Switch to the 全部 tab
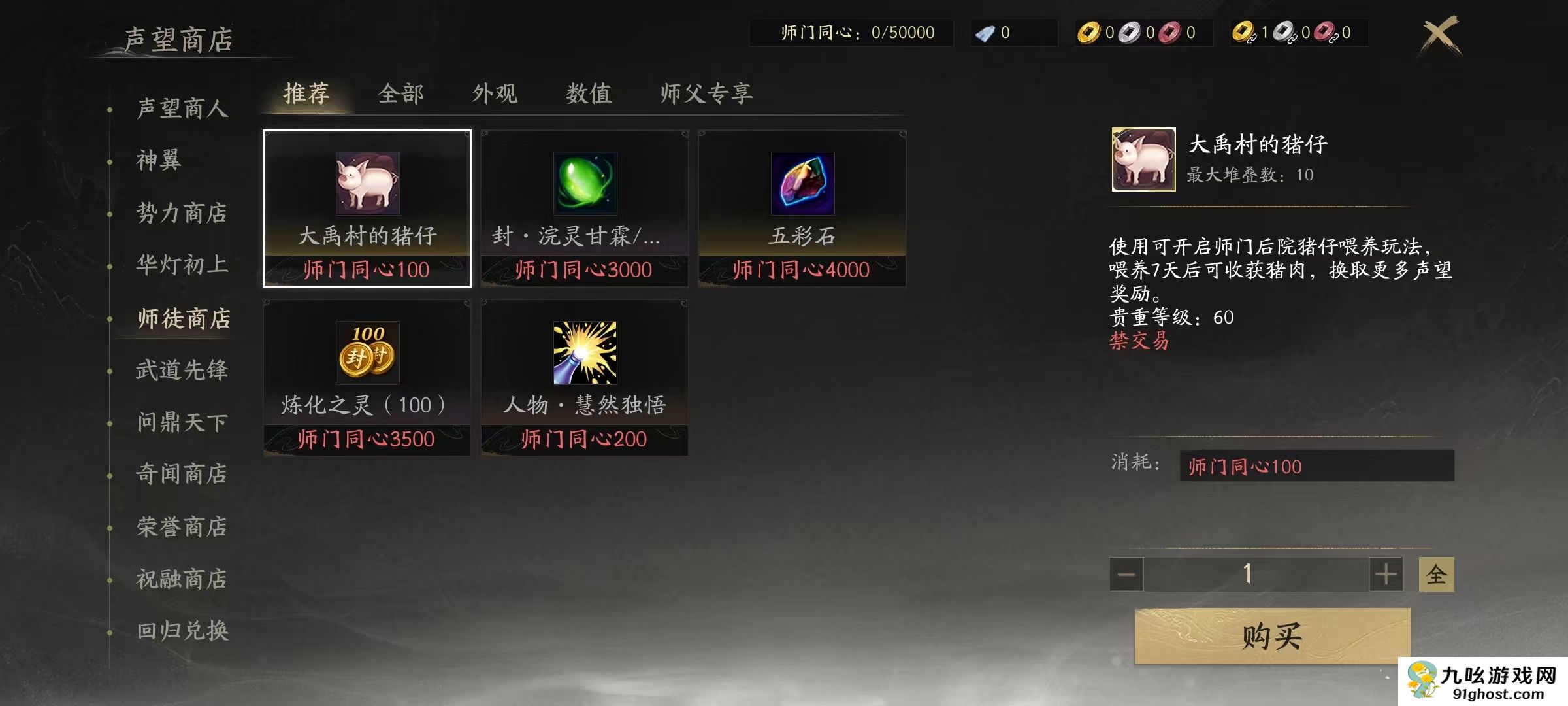Viewport: 1568px width, 706px height. [x=401, y=93]
